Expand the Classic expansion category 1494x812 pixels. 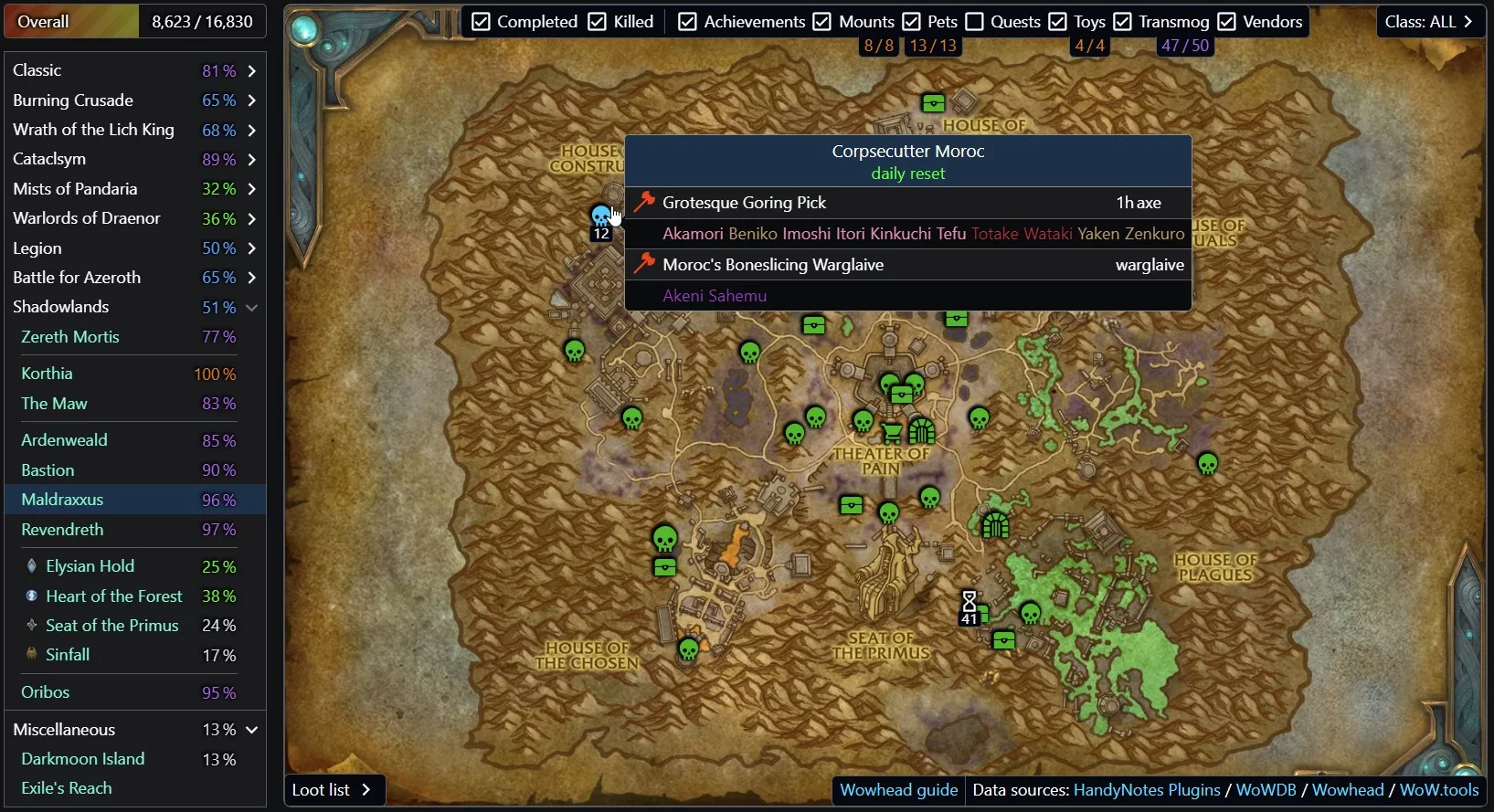click(133, 70)
